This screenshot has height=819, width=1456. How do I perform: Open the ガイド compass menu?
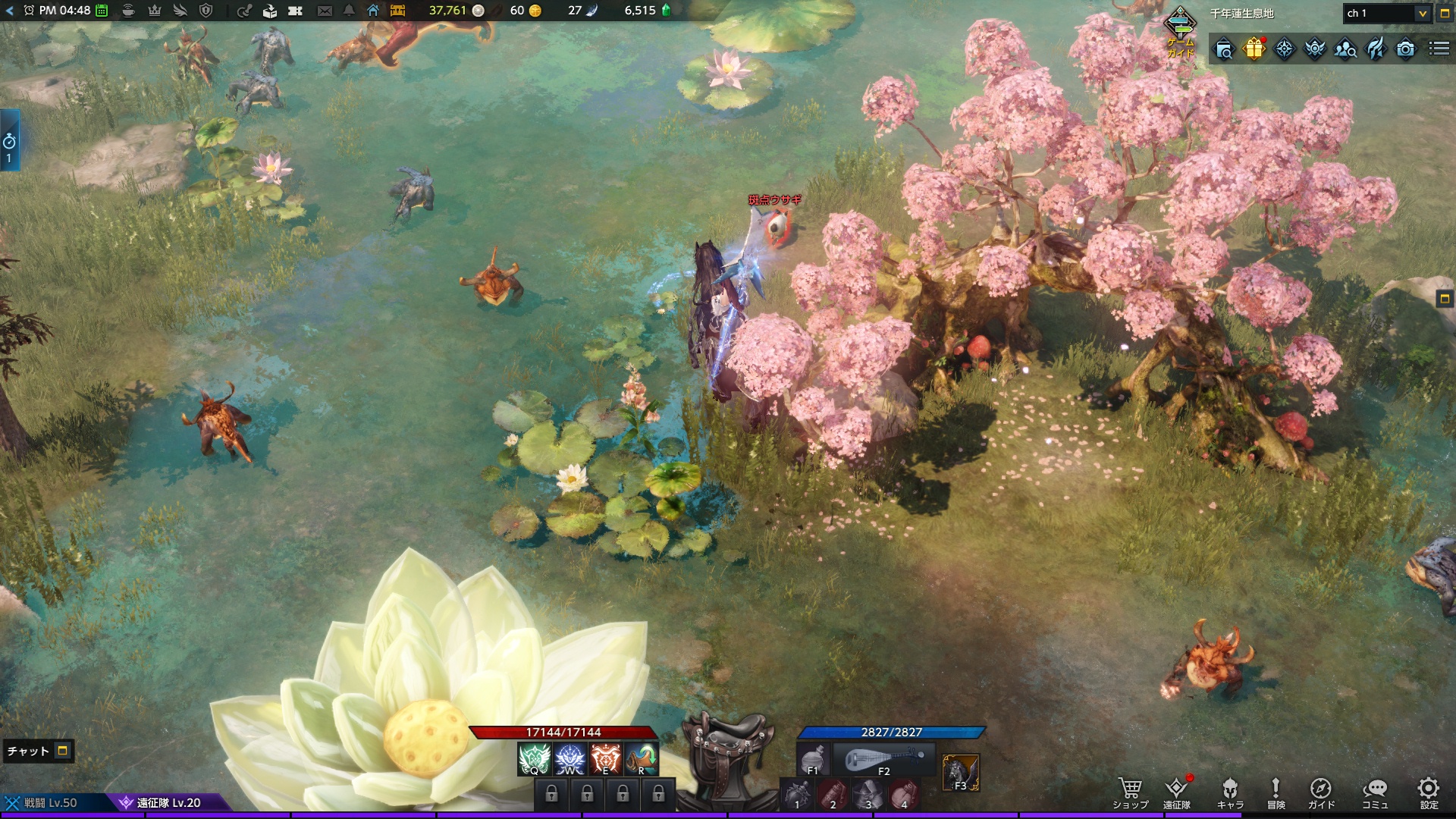point(1320,792)
